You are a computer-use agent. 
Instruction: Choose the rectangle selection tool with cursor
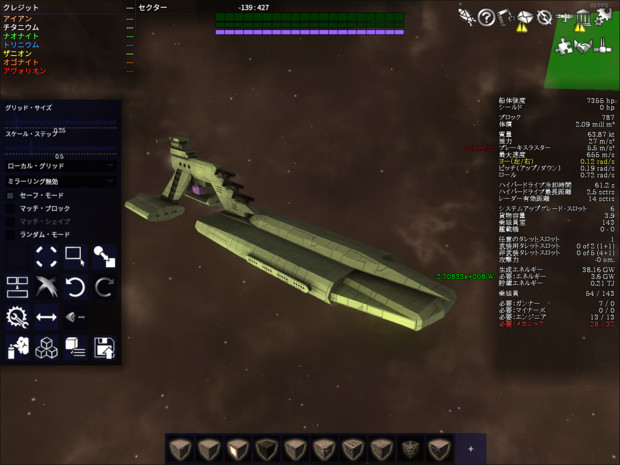pyautogui.click(x=75, y=257)
